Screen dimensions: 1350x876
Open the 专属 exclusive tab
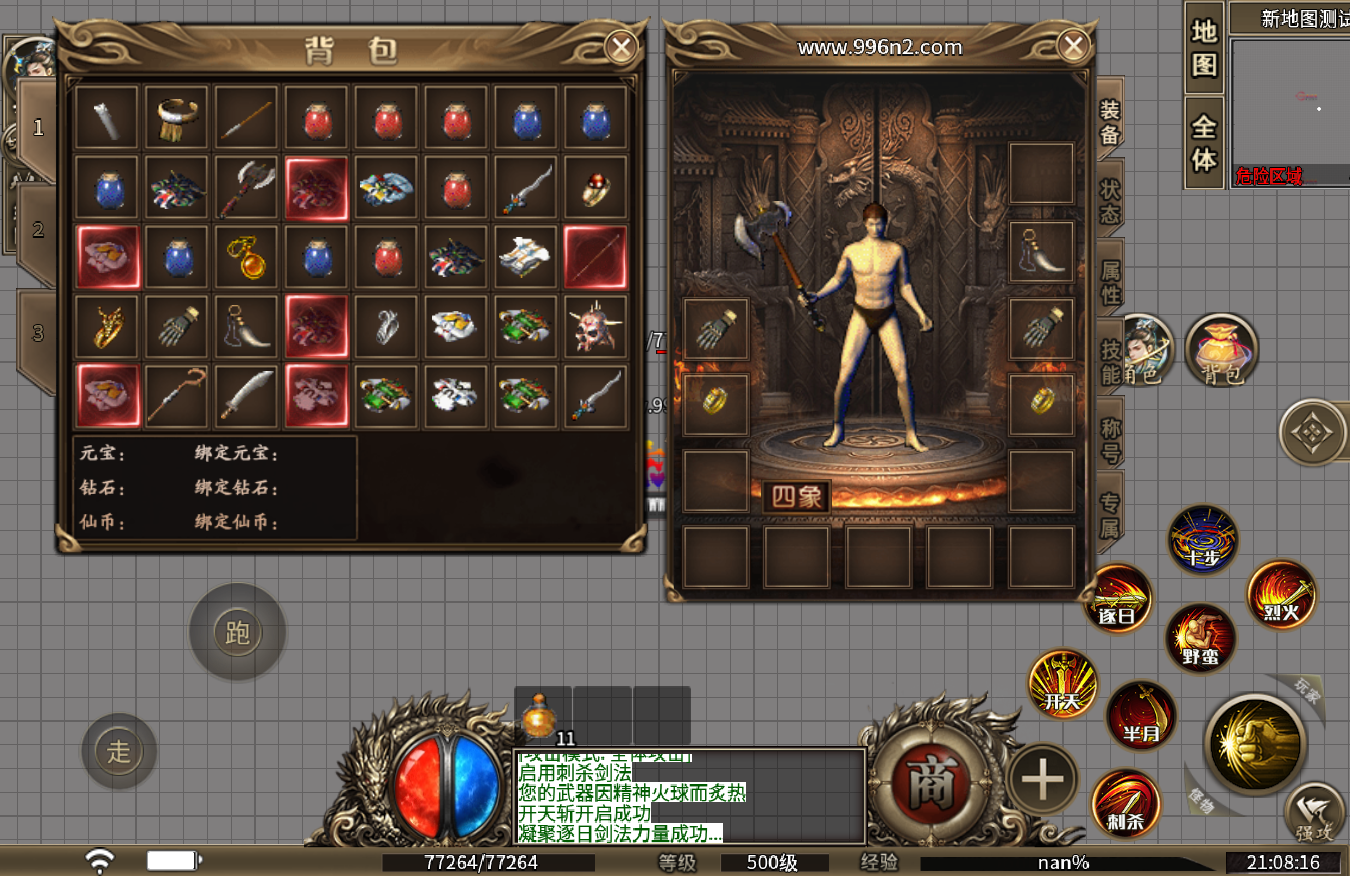1110,515
